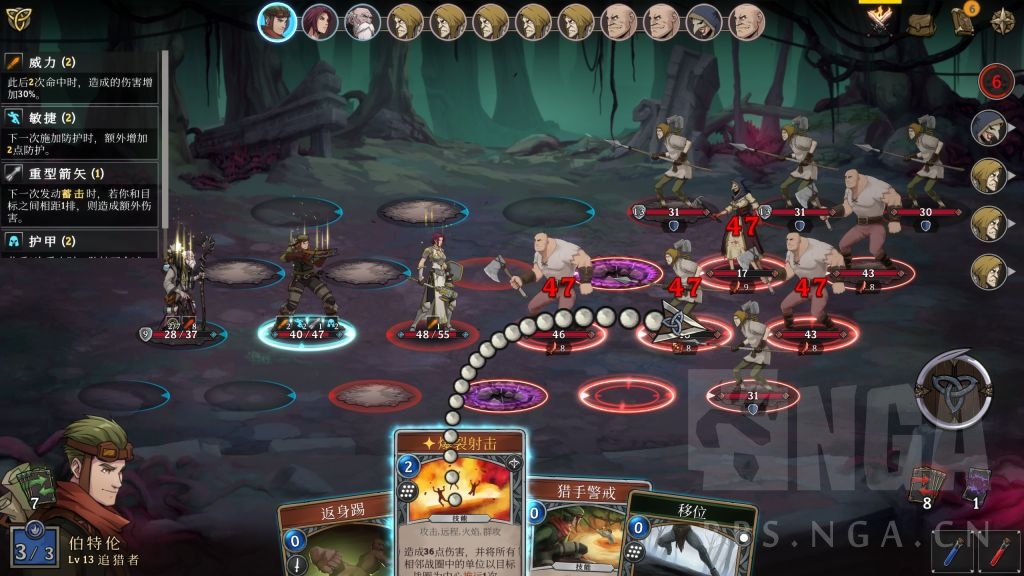End turn with the round shield button
This screenshot has height=576, width=1024.
pos(953,389)
